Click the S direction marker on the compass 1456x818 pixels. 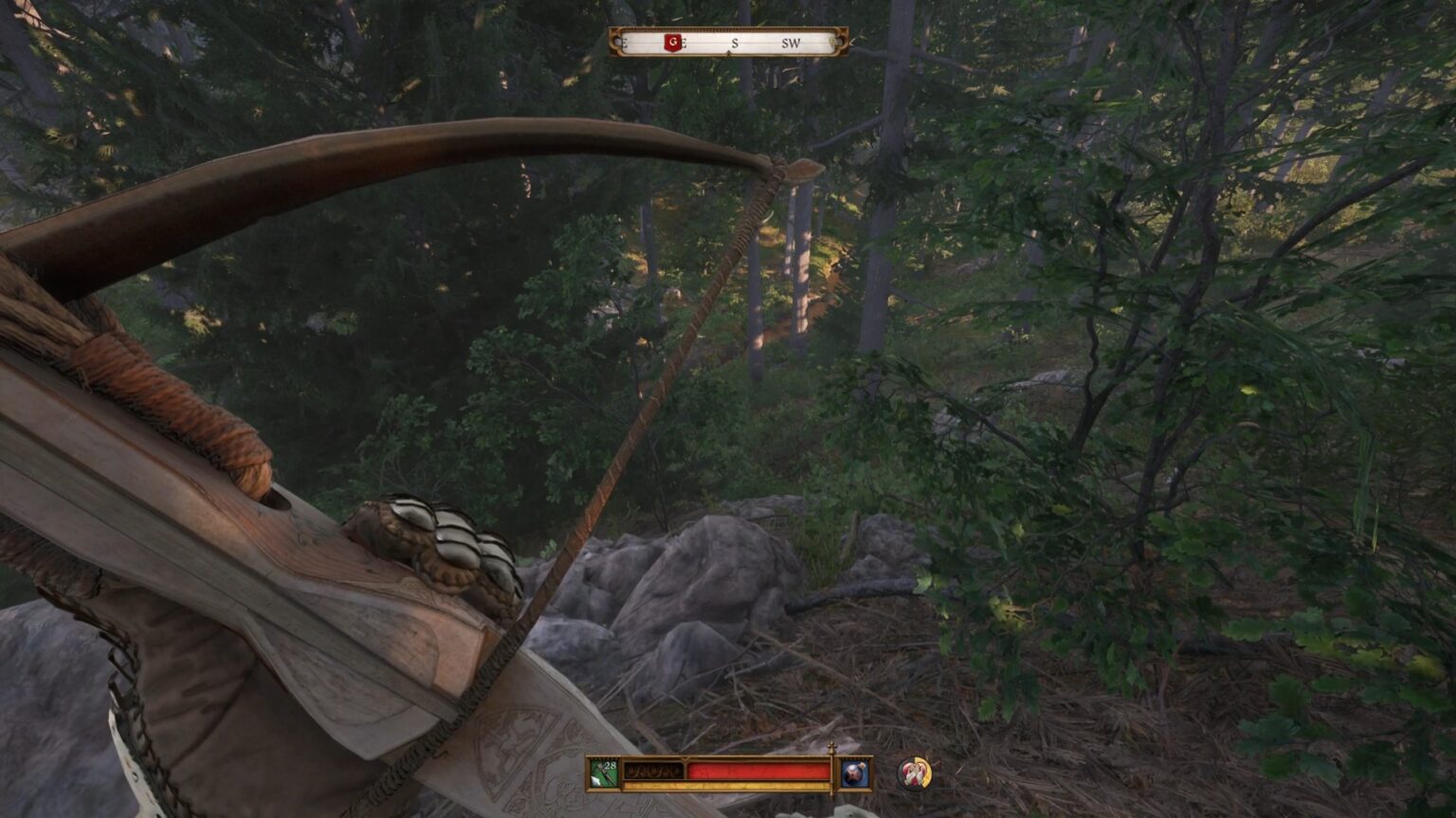coord(734,43)
